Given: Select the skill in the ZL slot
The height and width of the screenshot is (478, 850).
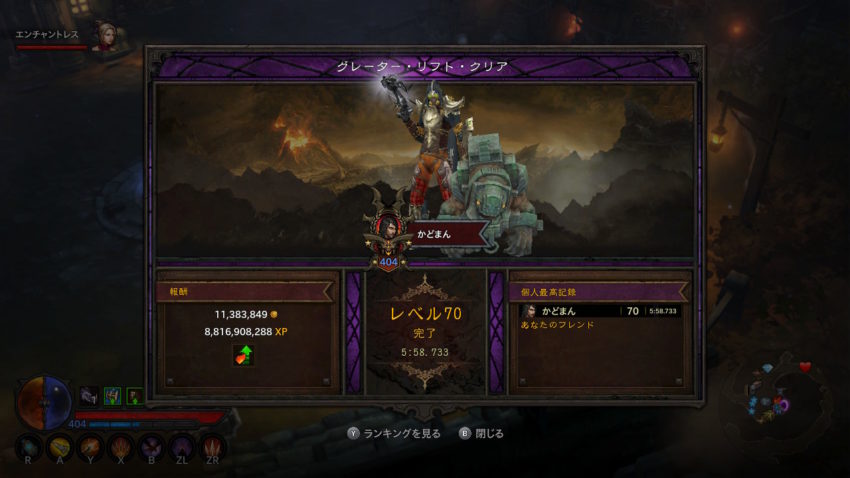Looking at the screenshot, I should click(x=183, y=446).
